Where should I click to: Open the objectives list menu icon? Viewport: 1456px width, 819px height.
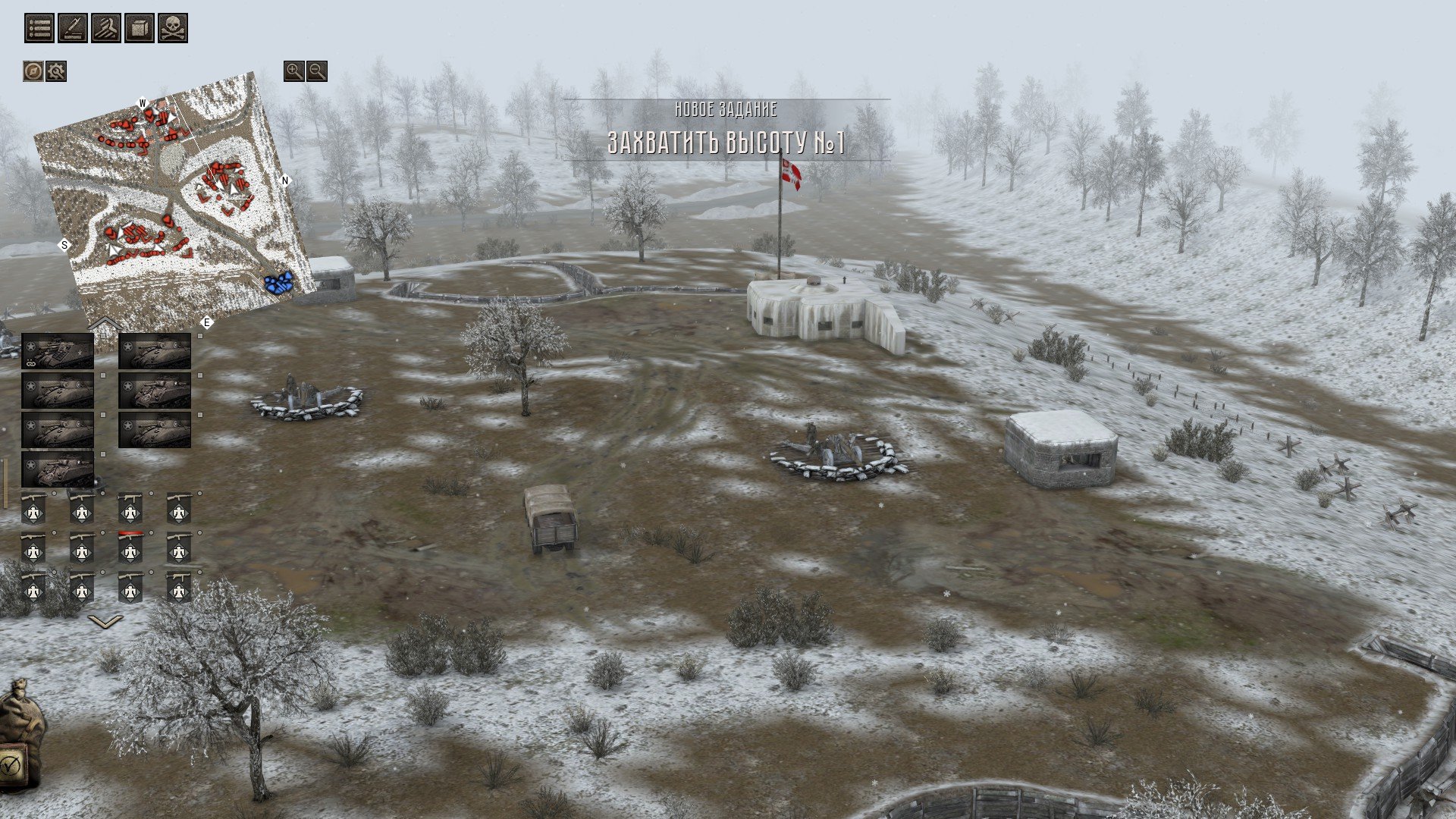pos(39,28)
